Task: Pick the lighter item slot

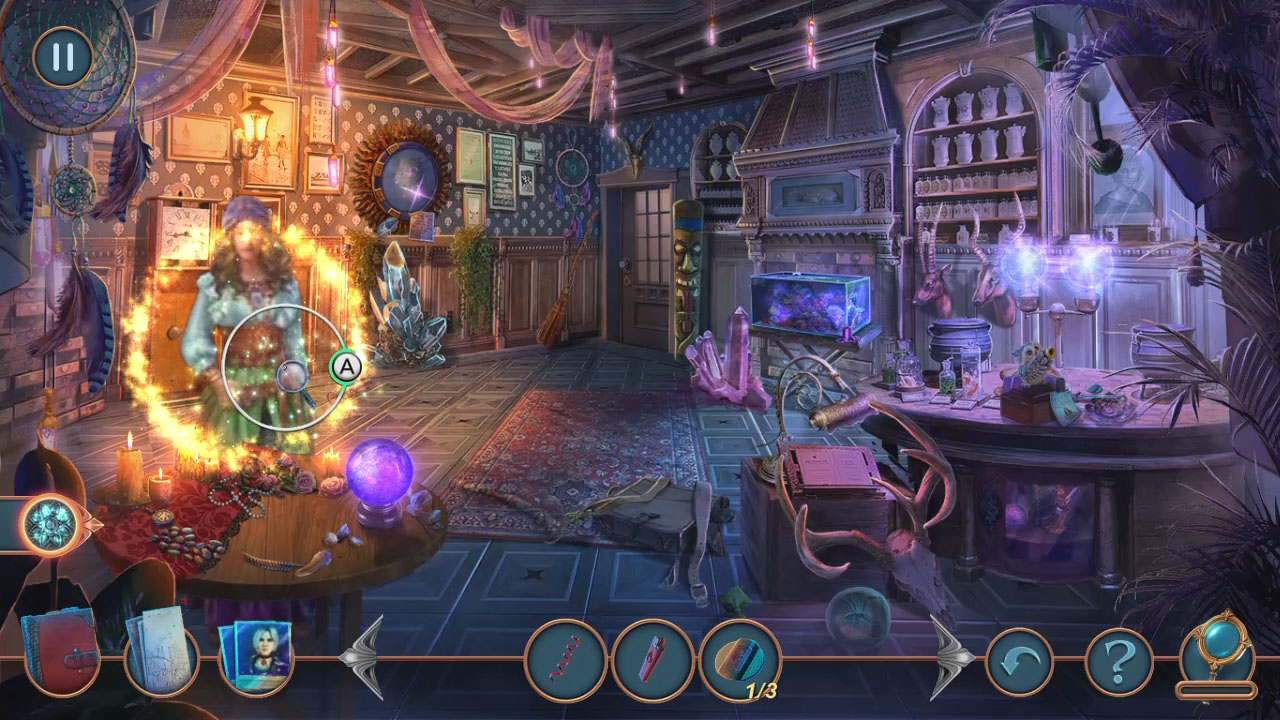Action: point(651,661)
